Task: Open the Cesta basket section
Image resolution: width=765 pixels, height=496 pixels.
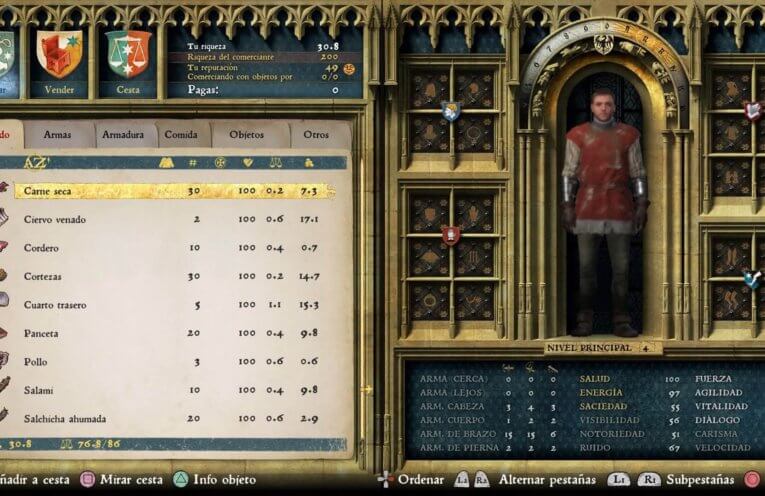Action: point(128,62)
